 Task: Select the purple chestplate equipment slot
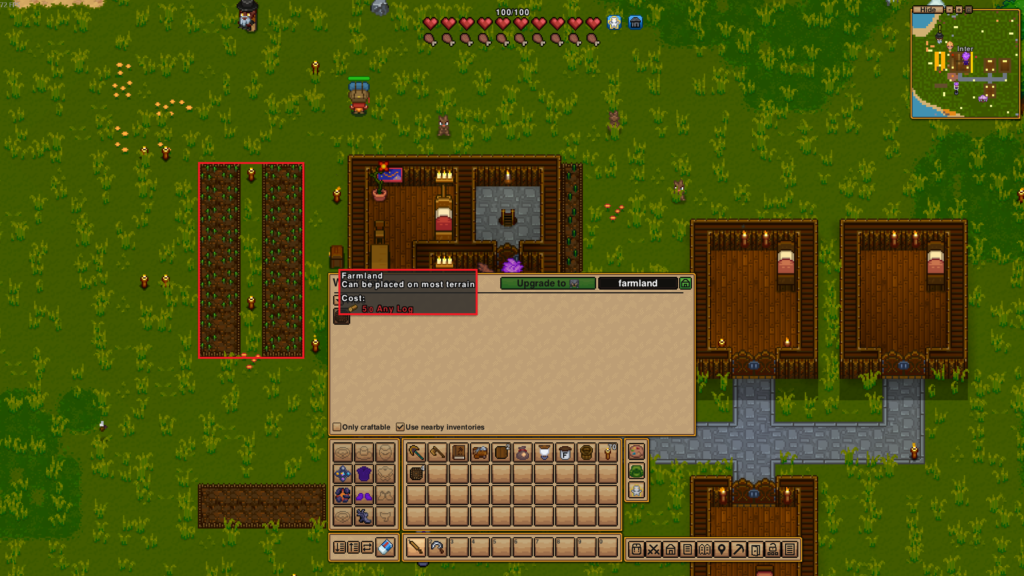pyautogui.click(x=365, y=473)
